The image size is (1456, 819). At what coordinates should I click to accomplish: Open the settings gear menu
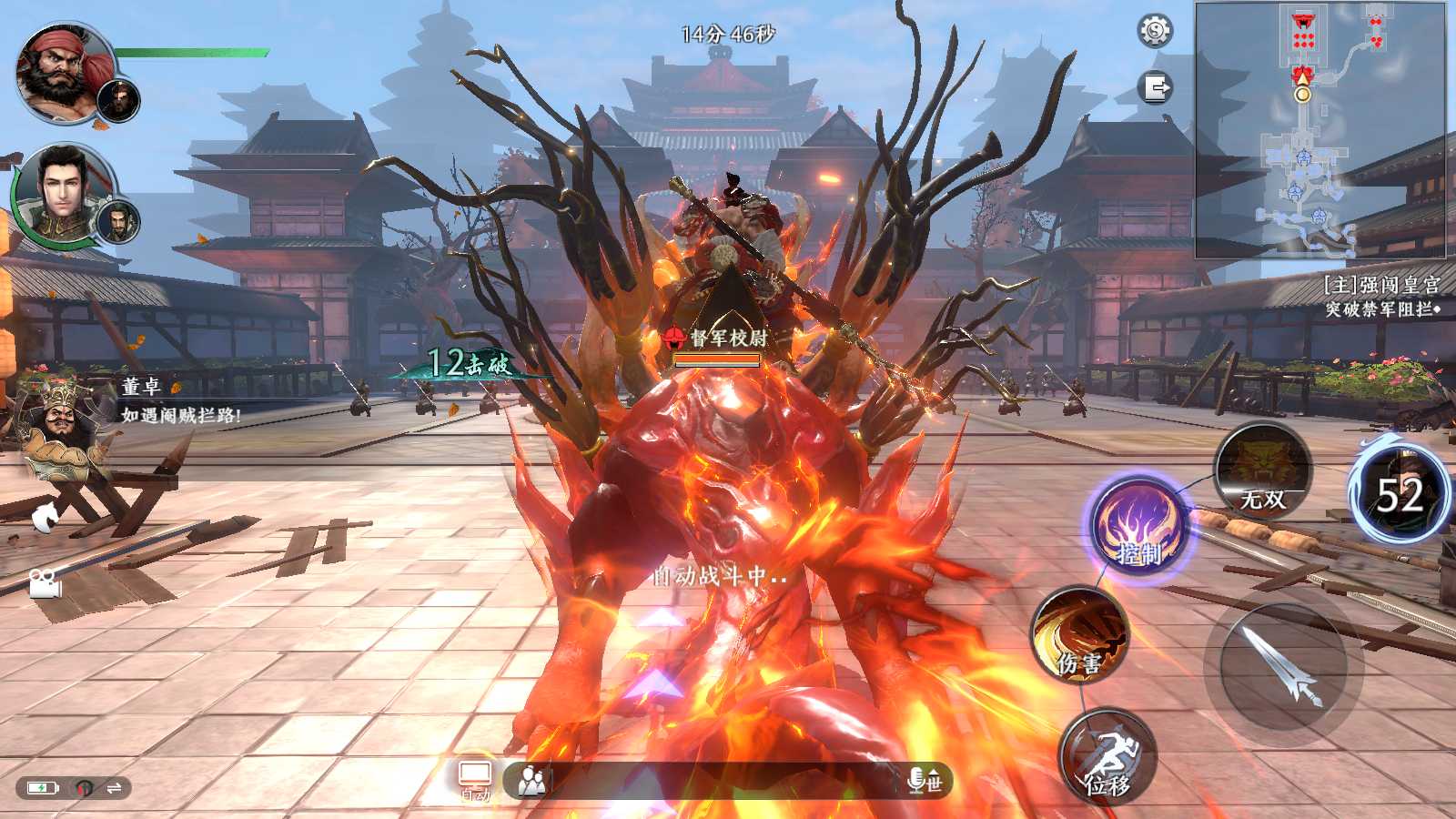click(1155, 31)
